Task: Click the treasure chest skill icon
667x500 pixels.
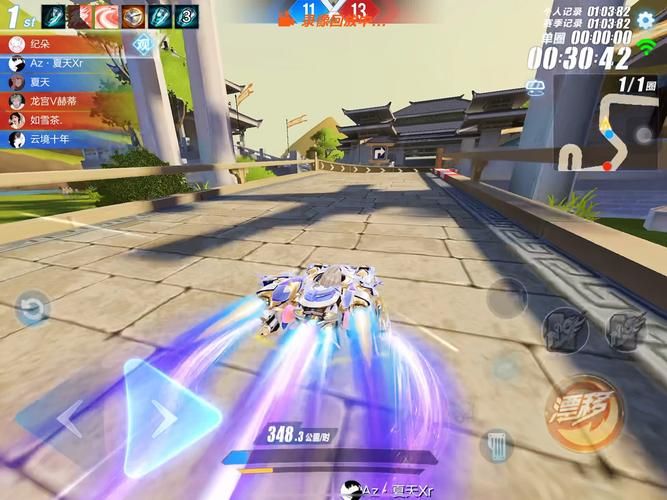Action: click(133, 15)
